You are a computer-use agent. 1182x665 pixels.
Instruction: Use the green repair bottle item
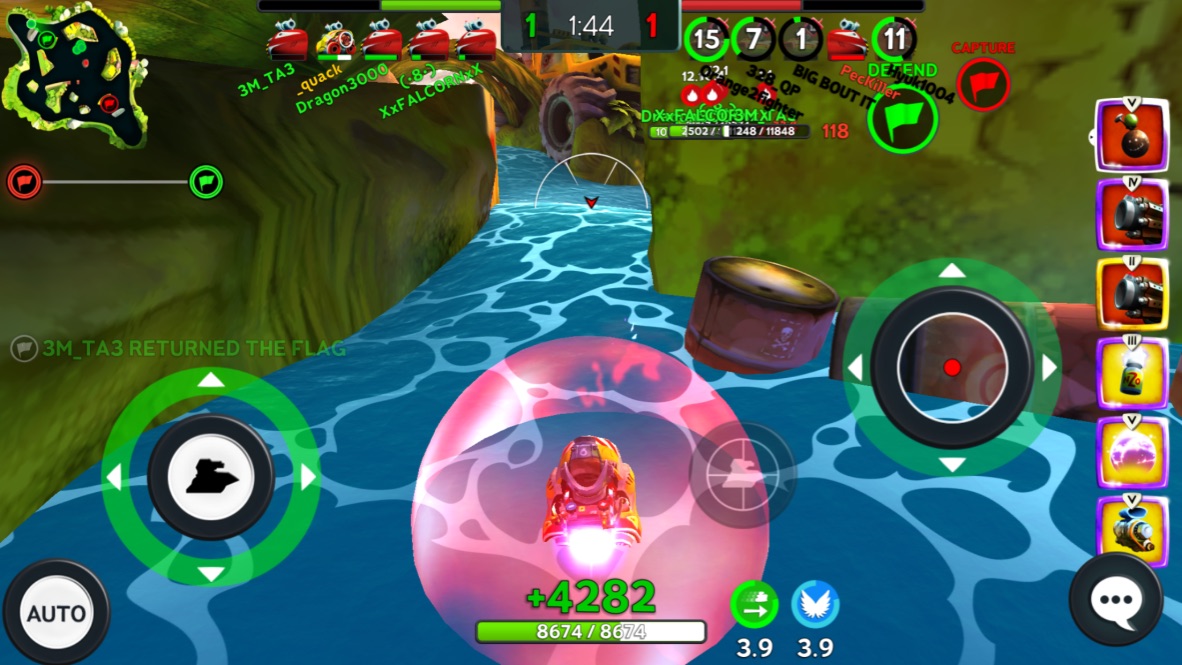click(1132, 374)
